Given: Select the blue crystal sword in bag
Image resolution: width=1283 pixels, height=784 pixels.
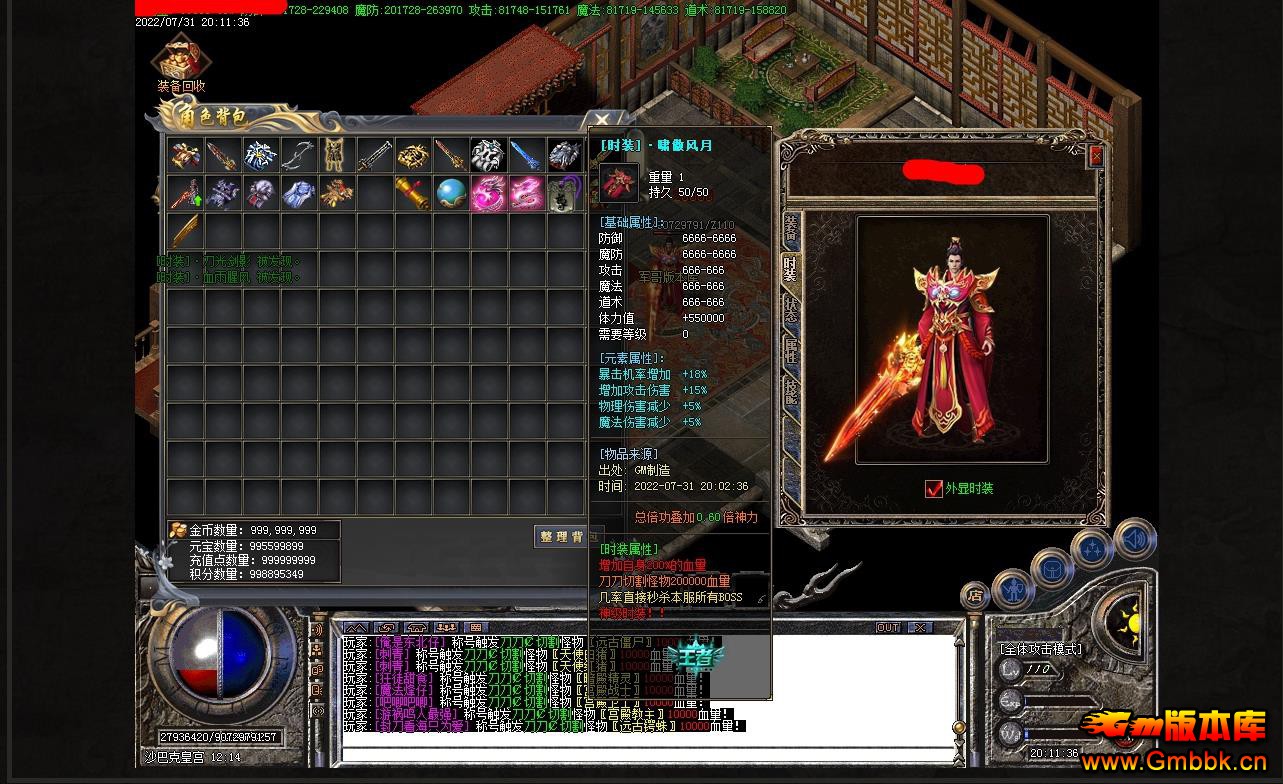Looking at the screenshot, I should point(526,155).
